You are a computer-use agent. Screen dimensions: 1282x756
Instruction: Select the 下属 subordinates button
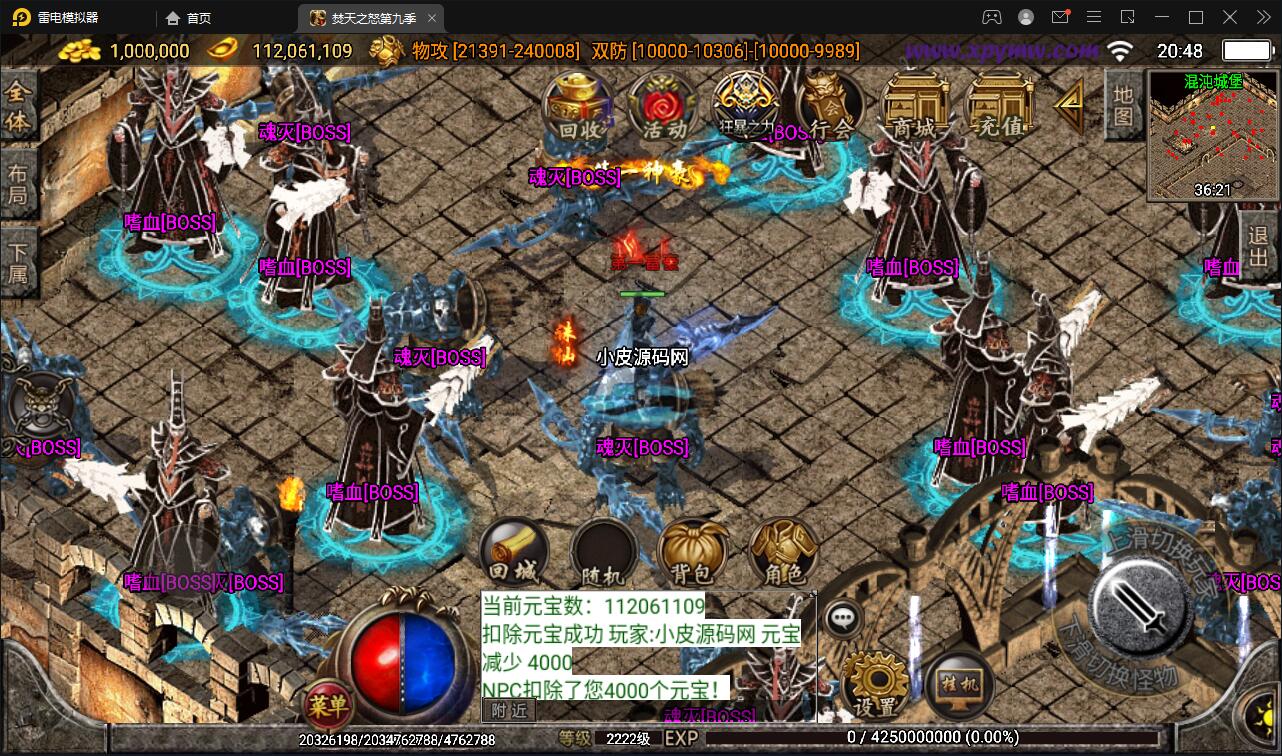click(18, 262)
